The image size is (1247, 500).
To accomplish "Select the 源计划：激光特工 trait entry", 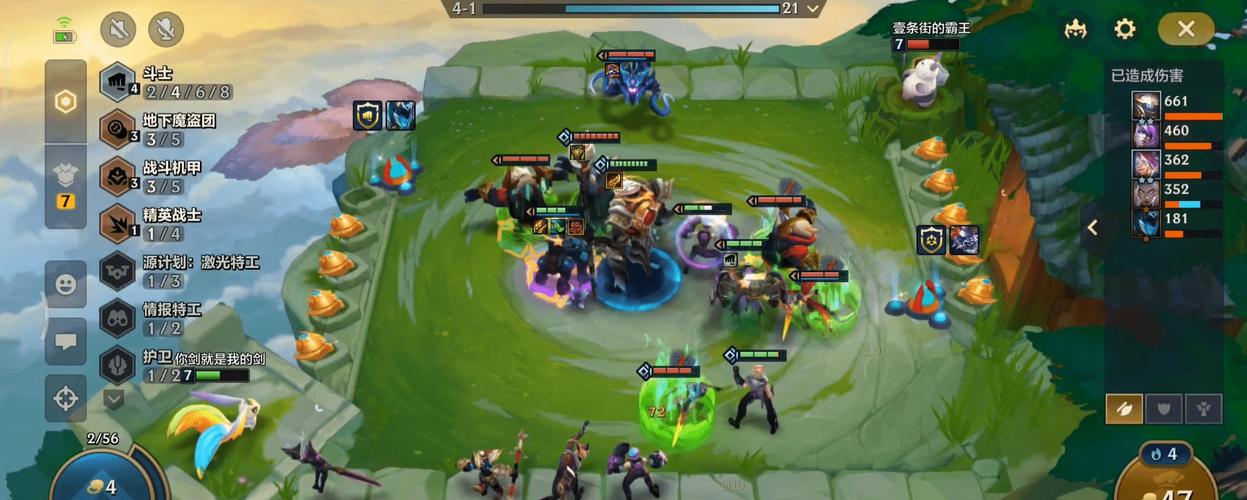I will [x=180, y=271].
